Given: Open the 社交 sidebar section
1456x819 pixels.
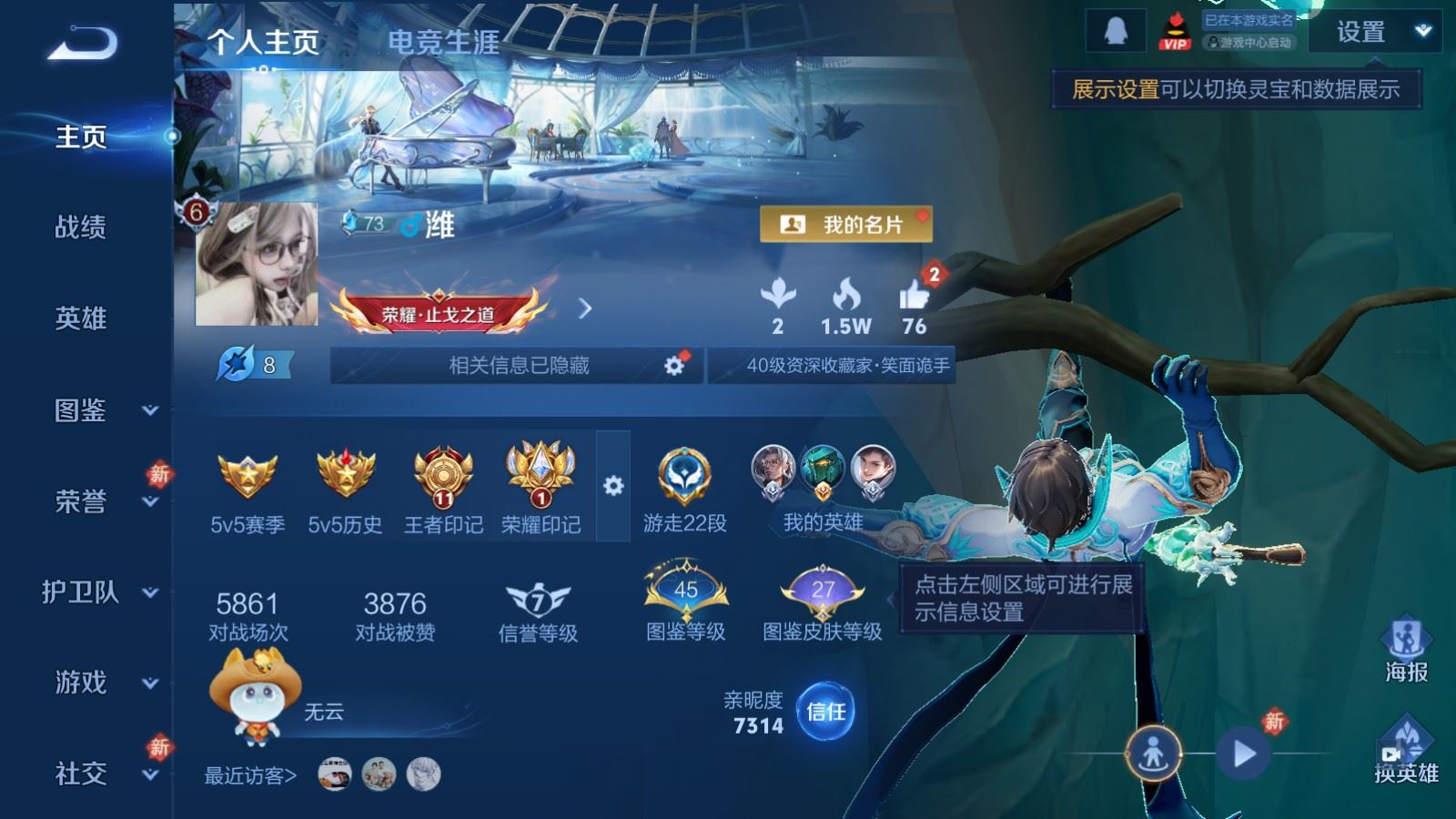Looking at the screenshot, I should pos(100,773).
